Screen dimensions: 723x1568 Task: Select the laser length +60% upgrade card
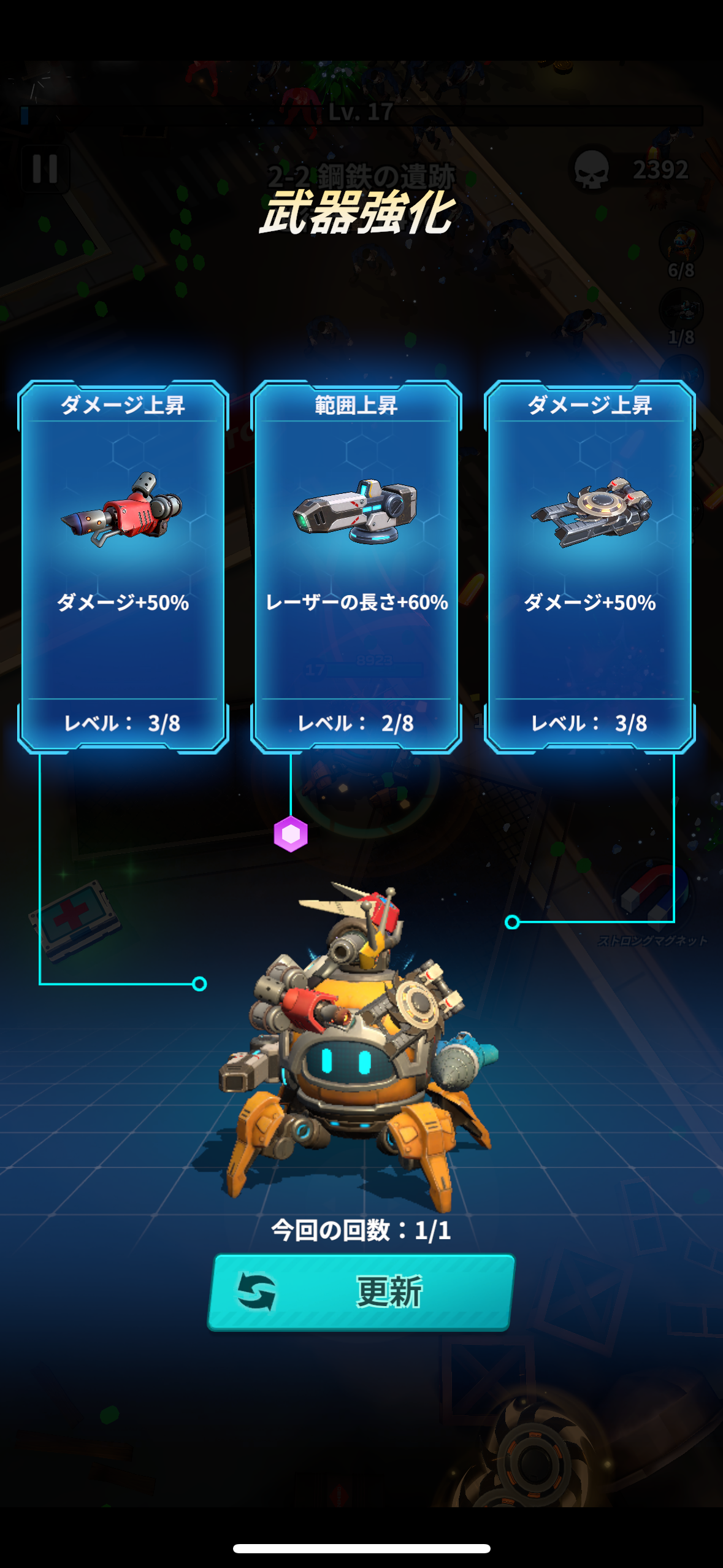click(x=356, y=566)
